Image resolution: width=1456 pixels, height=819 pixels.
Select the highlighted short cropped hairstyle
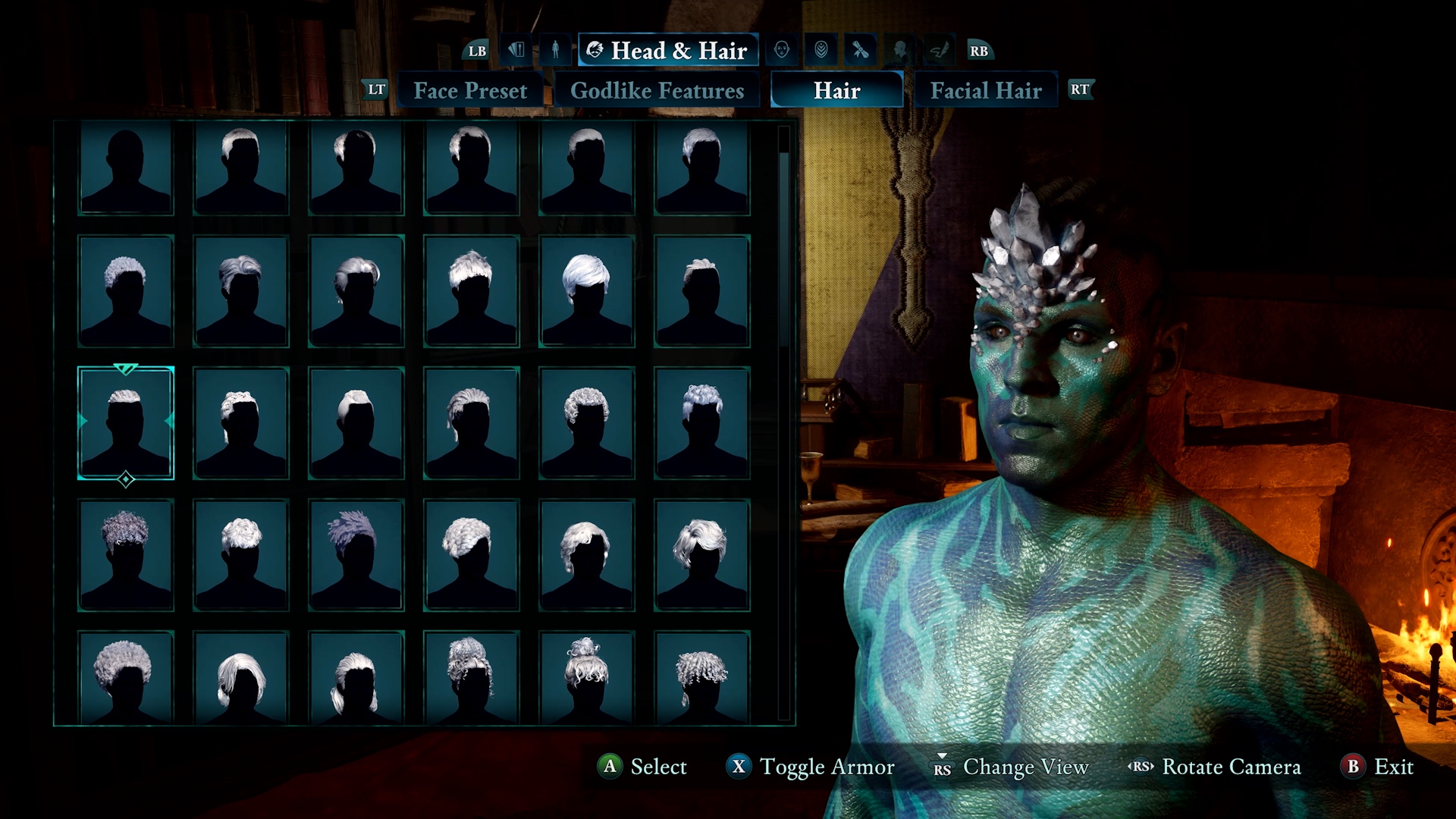coord(126,422)
